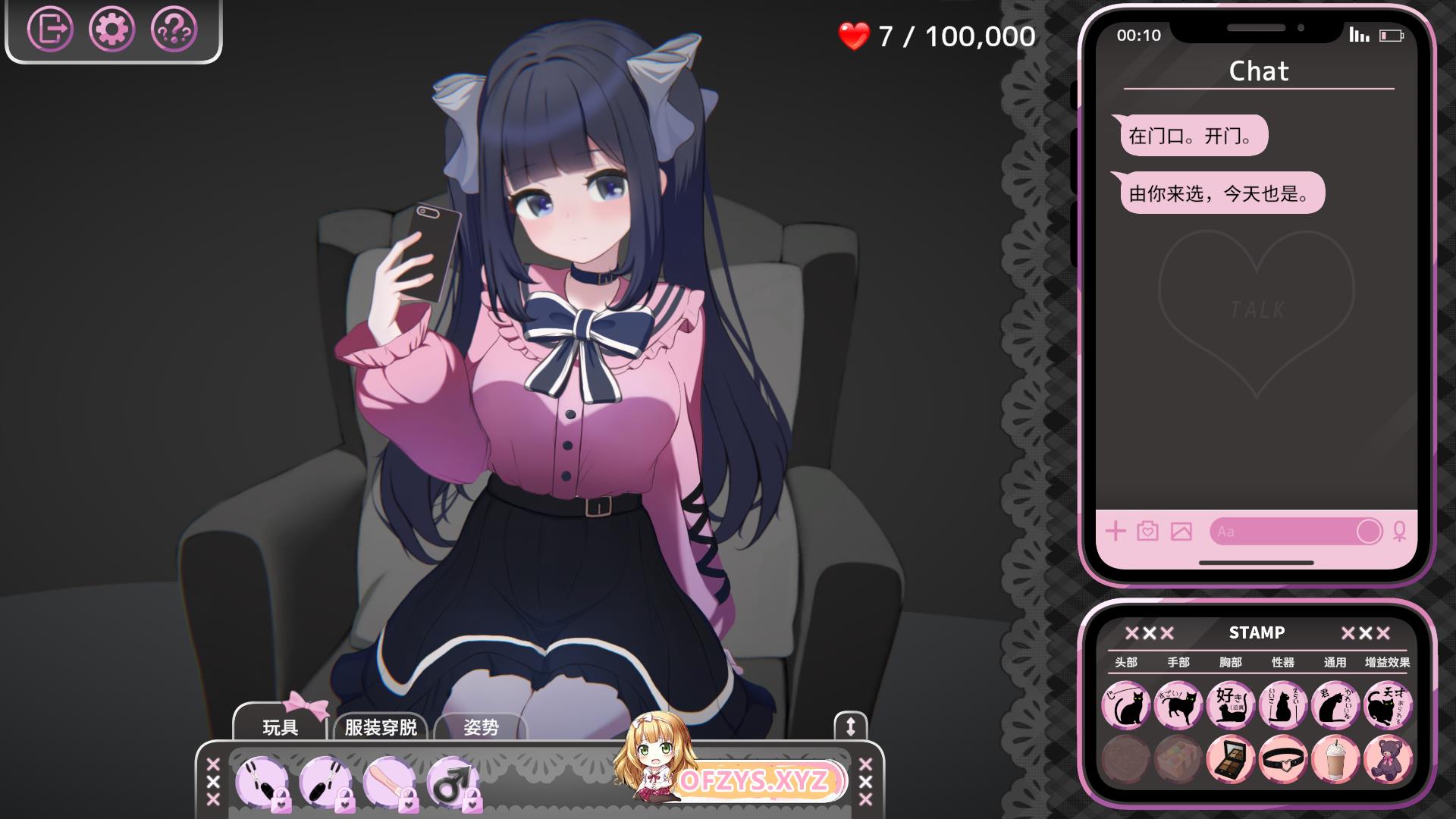This screenshot has width=1456, height=819.
Task: Open the question mark help button
Action: click(174, 30)
